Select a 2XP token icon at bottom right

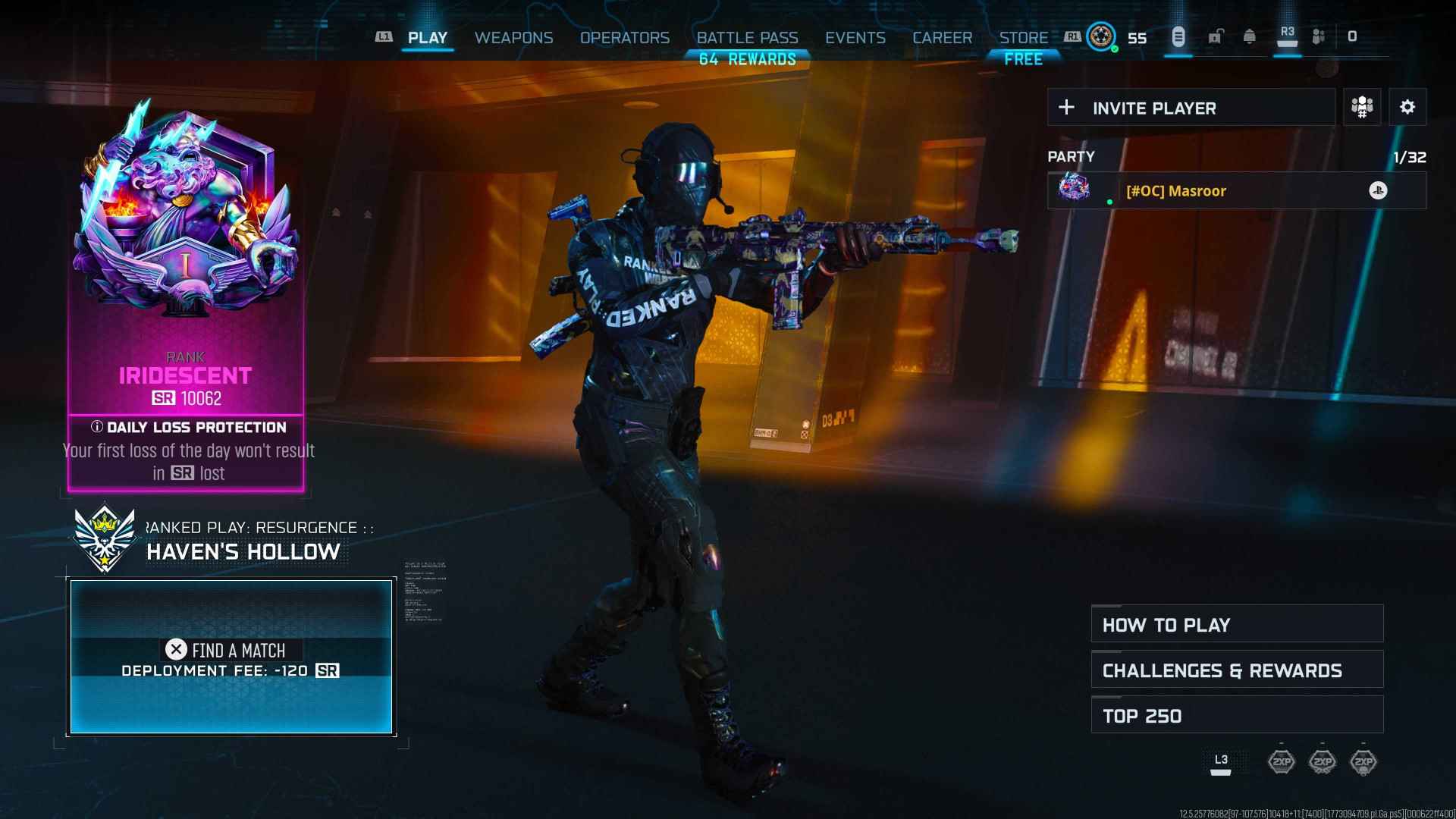point(1323,762)
